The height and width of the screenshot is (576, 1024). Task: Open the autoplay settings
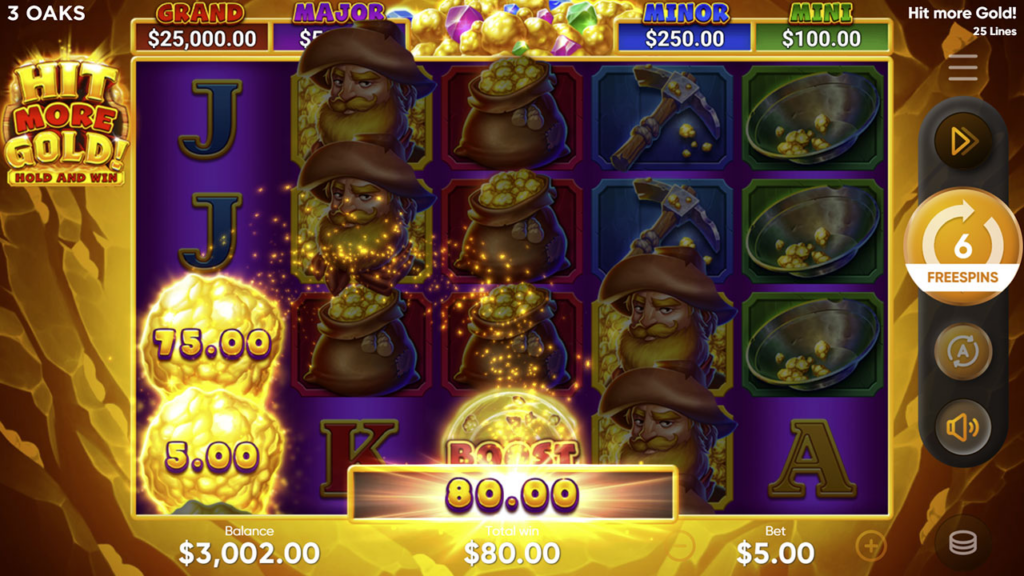click(x=963, y=352)
